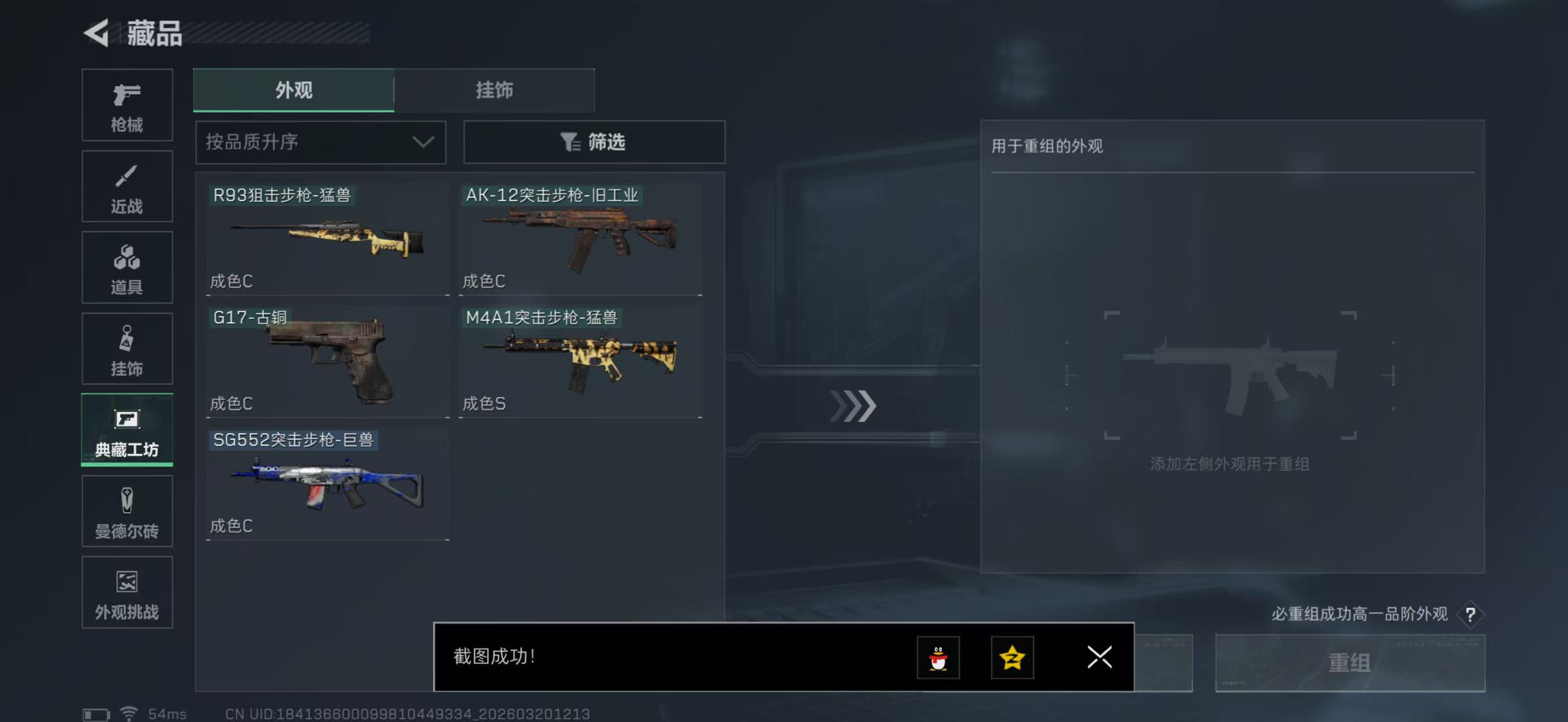This screenshot has width=1568, height=722.
Task: Open the 道具 items category
Action: click(x=127, y=268)
